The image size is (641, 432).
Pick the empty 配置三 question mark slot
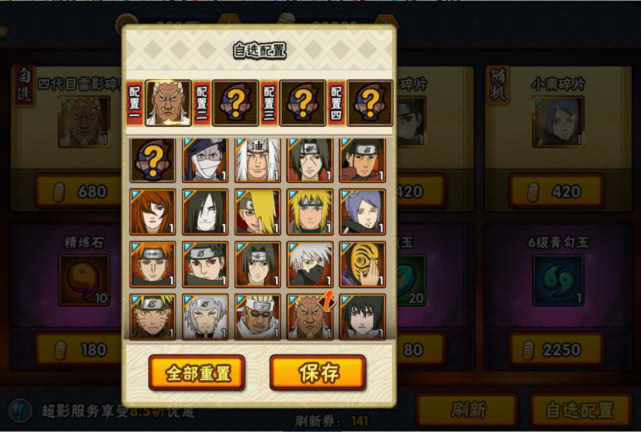click(303, 103)
